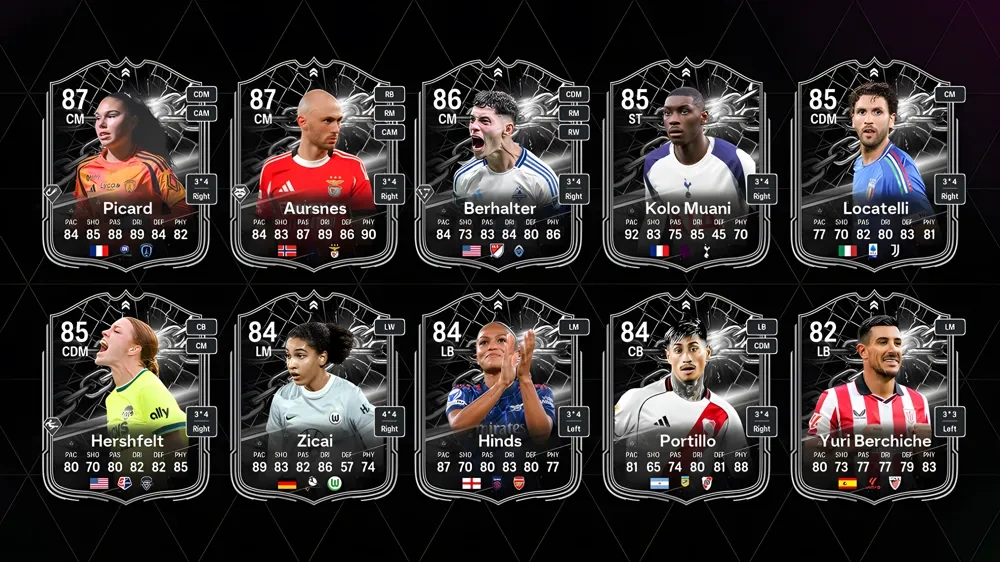Click the Yuri Berchiche card

875,397
